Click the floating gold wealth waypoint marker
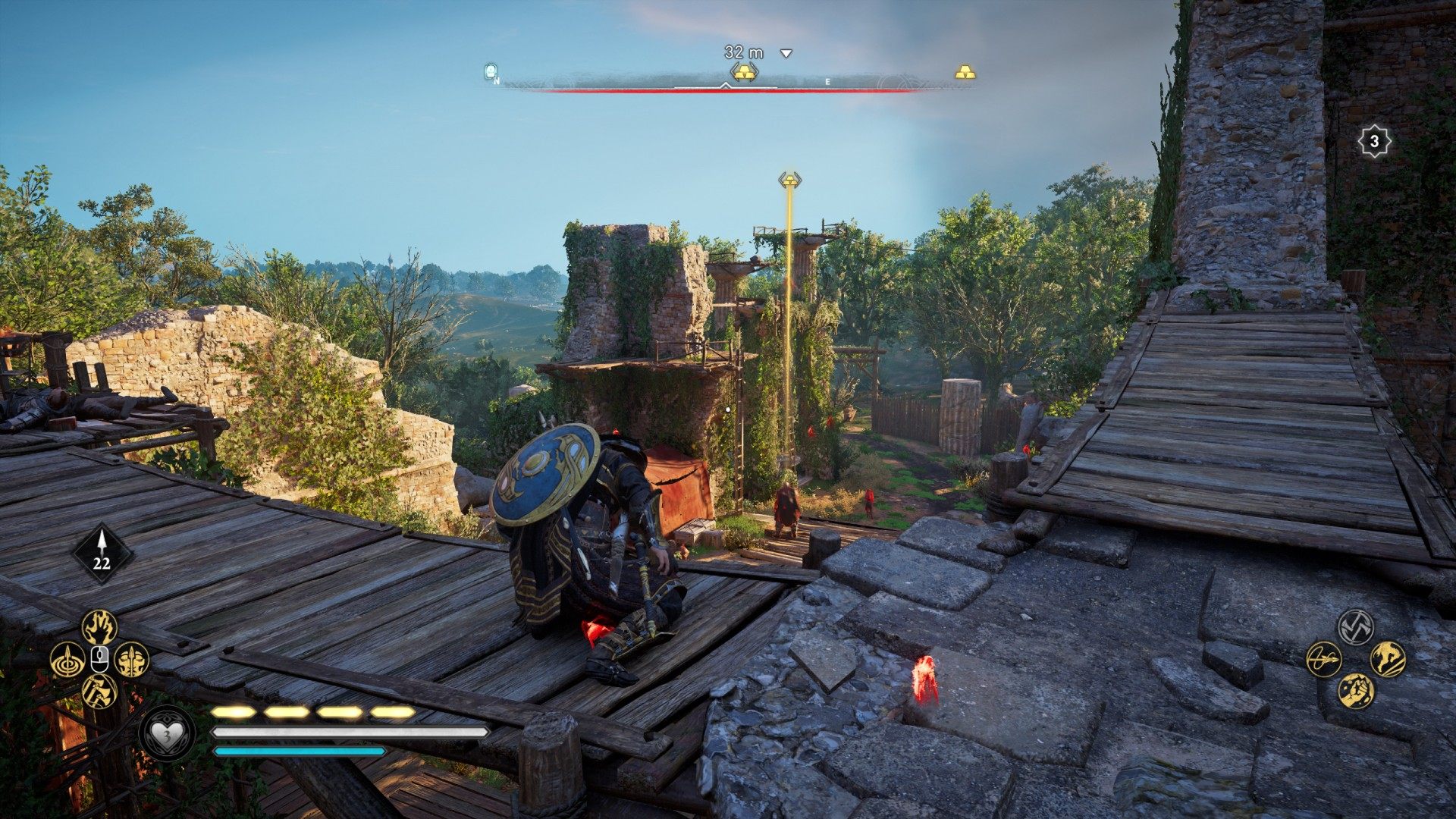This screenshot has height=819, width=1456. (x=789, y=180)
